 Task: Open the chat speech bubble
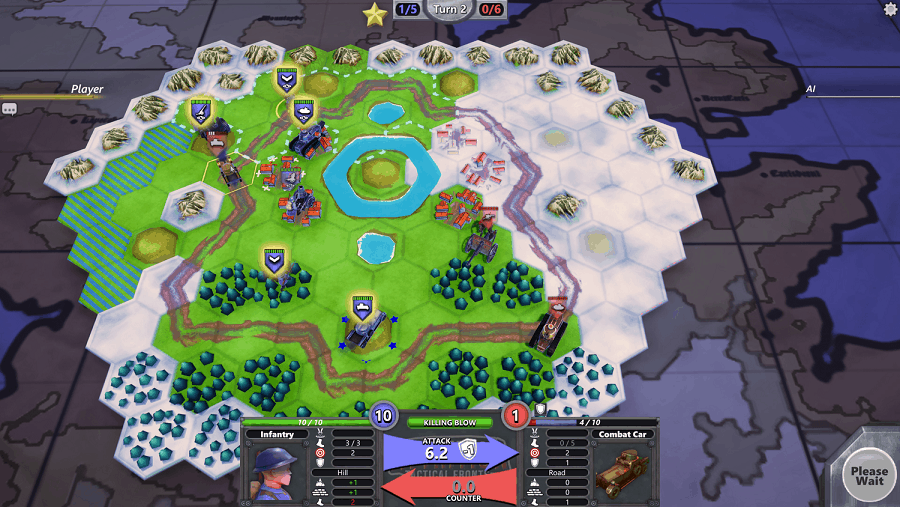[9, 108]
